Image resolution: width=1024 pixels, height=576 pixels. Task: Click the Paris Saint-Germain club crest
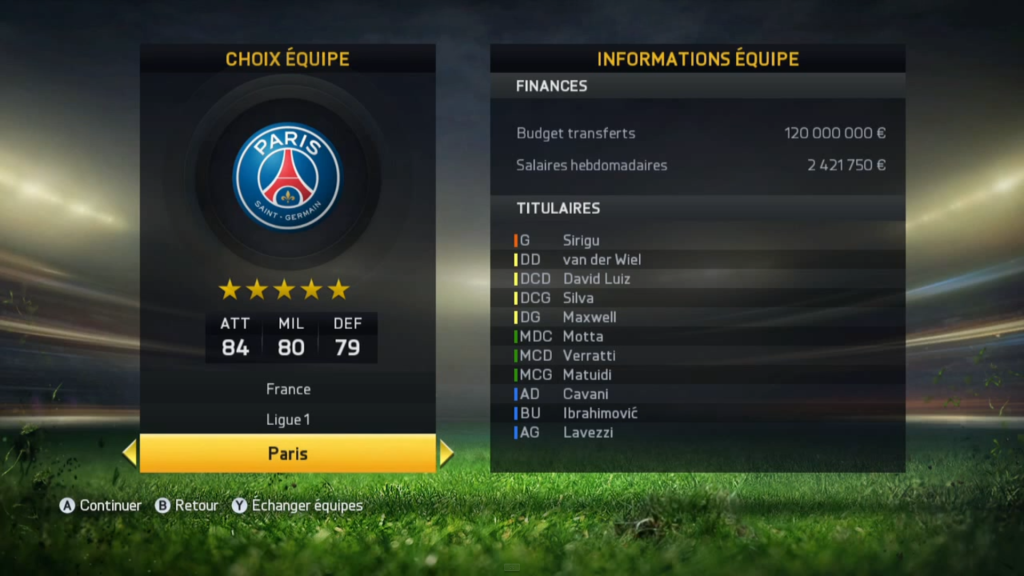point(287,176)
